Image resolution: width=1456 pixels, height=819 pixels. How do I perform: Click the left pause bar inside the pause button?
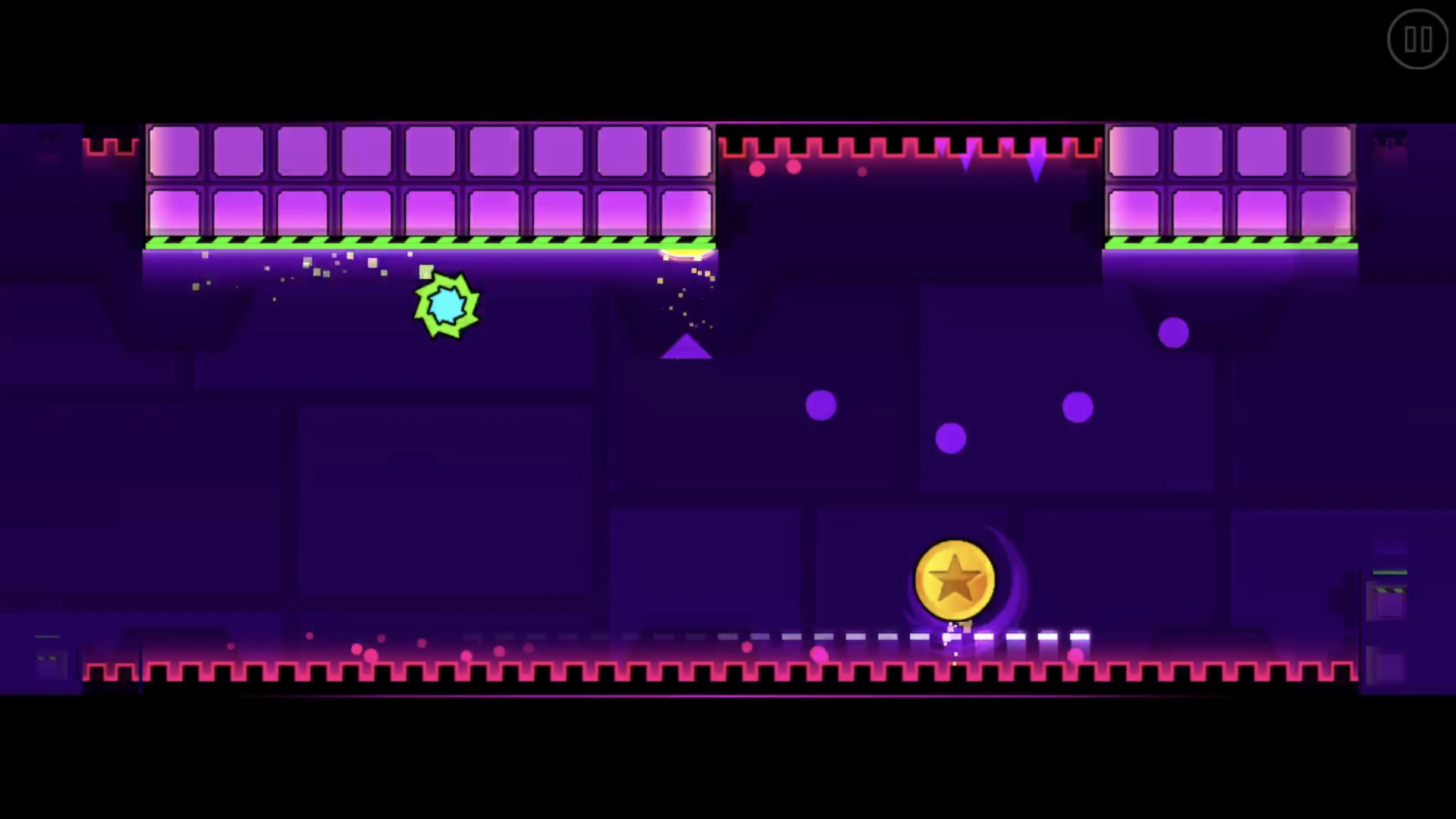coord(1411,39)
